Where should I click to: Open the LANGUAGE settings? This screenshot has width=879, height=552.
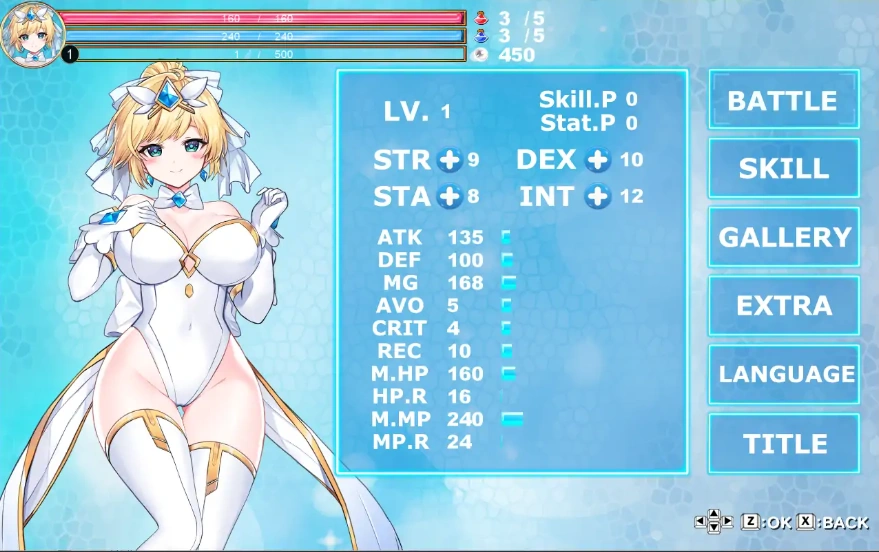[x=783, y=374]
